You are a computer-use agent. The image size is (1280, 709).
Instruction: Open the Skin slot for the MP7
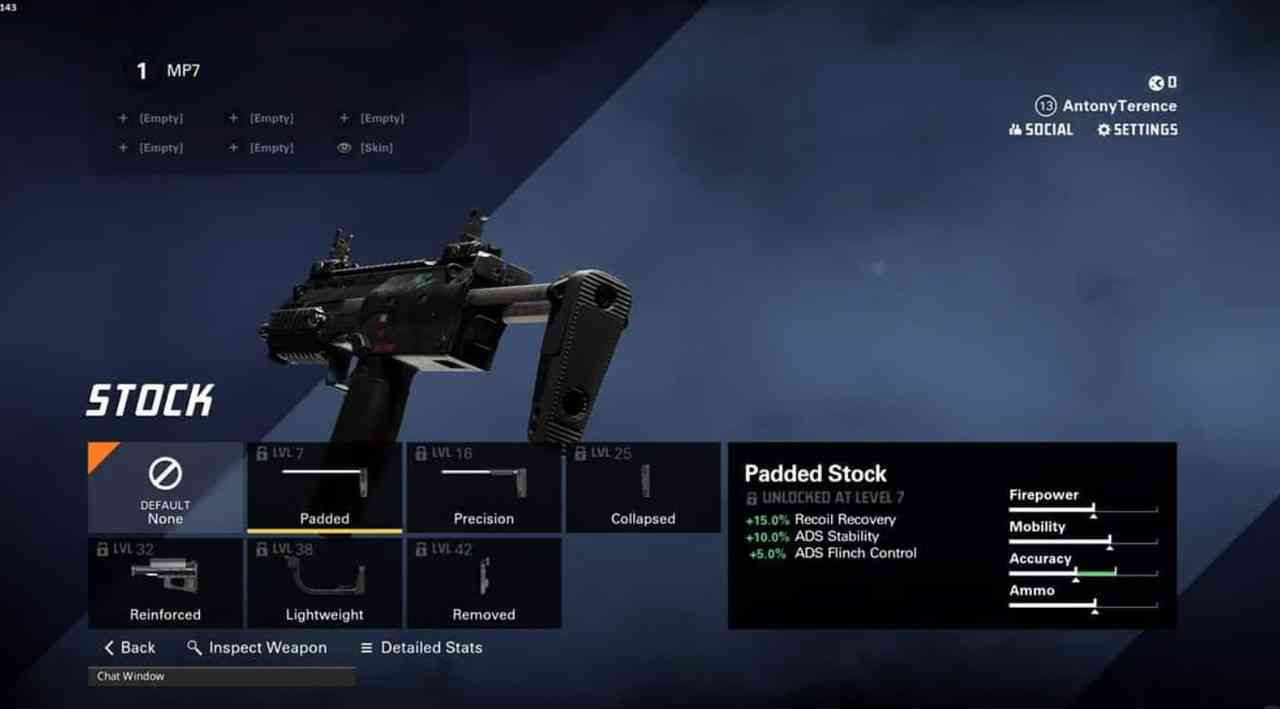pos(366,148)
